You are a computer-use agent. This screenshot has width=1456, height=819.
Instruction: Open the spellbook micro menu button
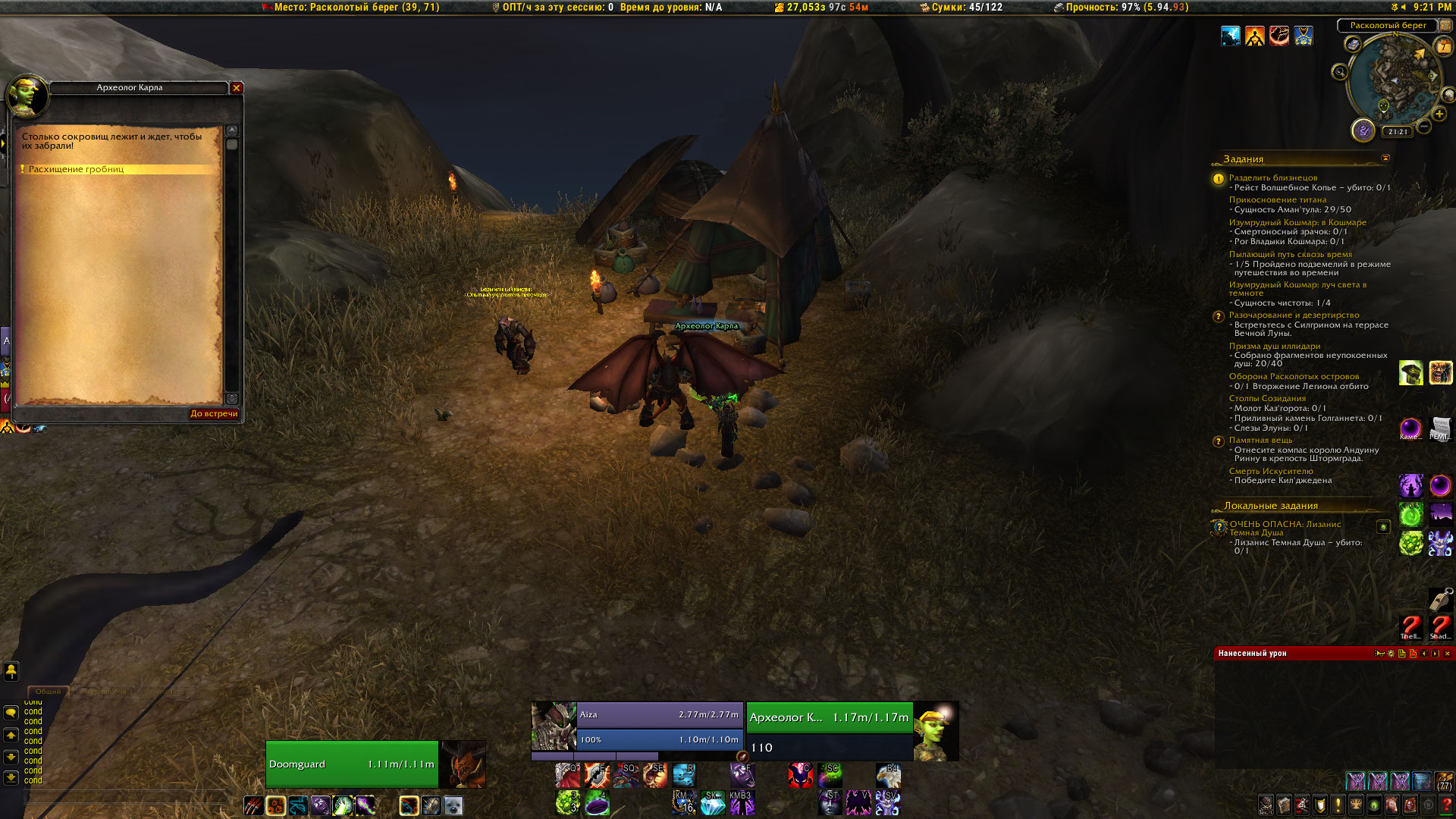pyautogui.click(x=1284, y=805)
